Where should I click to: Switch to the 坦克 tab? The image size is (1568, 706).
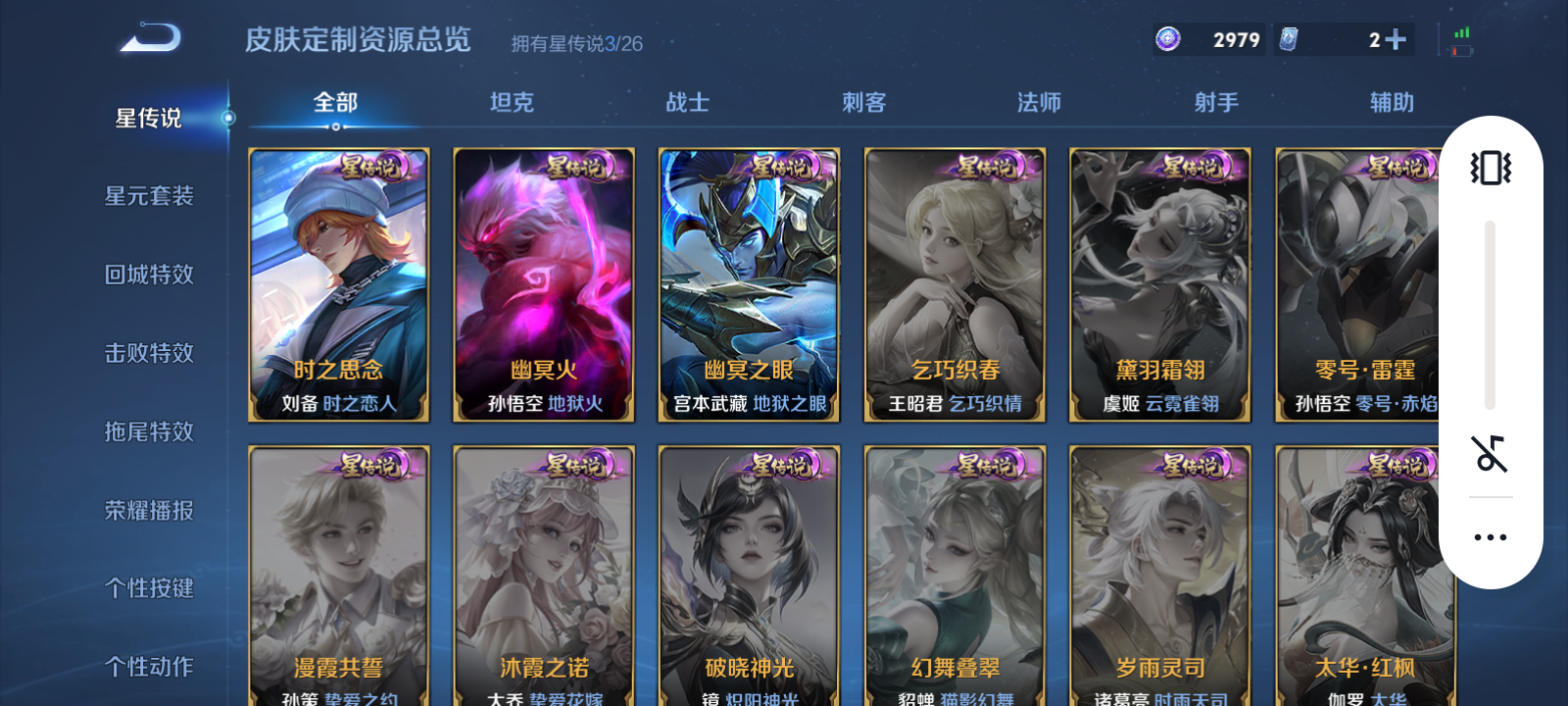tap(511, 102)
